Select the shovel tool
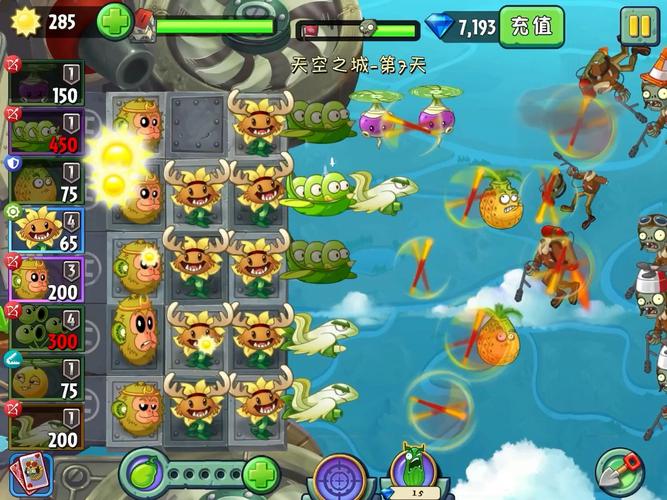 [x=620, y=471]
